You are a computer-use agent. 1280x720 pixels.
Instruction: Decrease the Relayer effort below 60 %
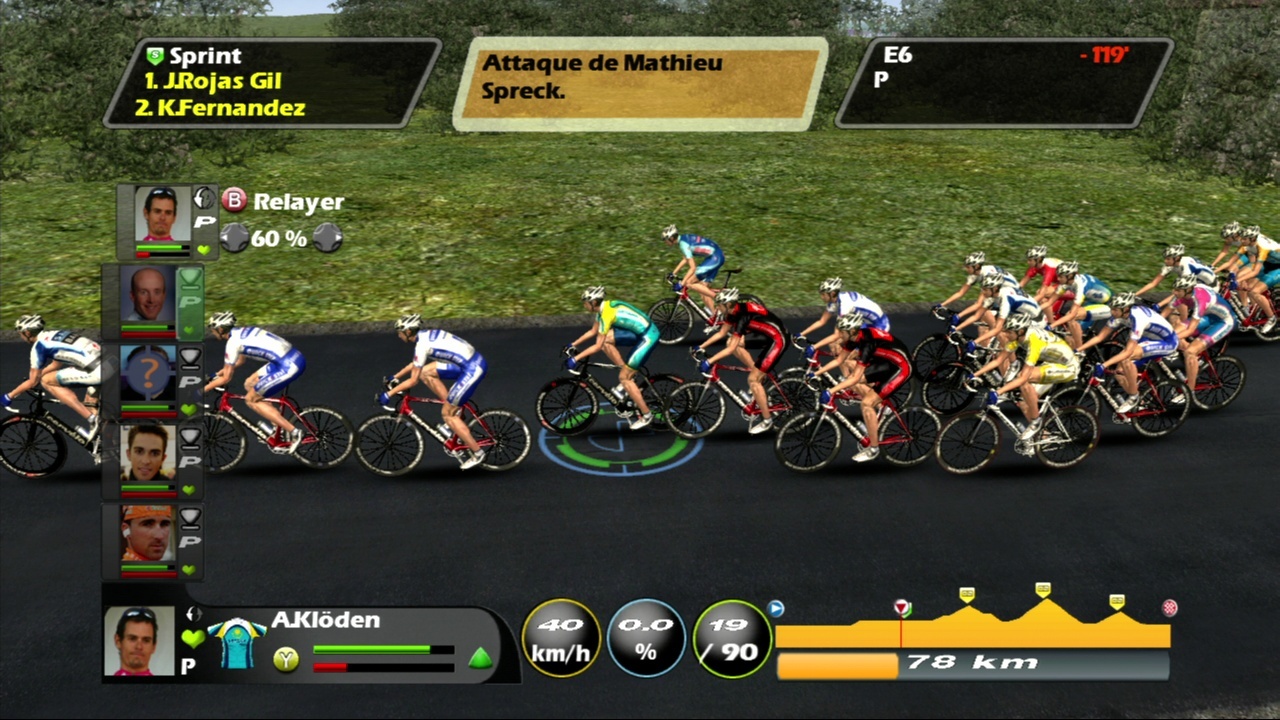234,238
